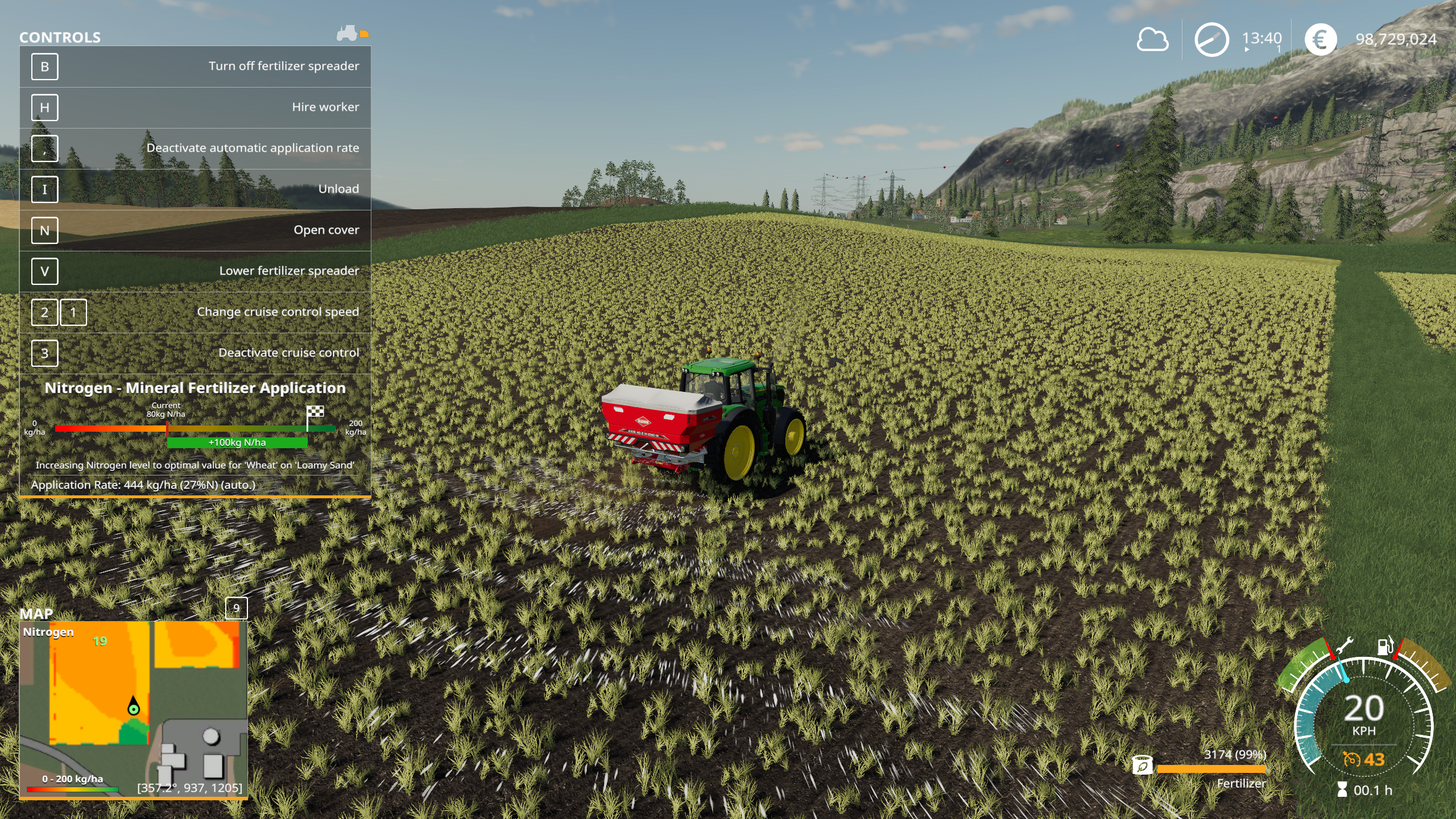Screen dimensions: 1456x819
Task: Select the player position marker on minimap
Action: click(x=133, y=708)
